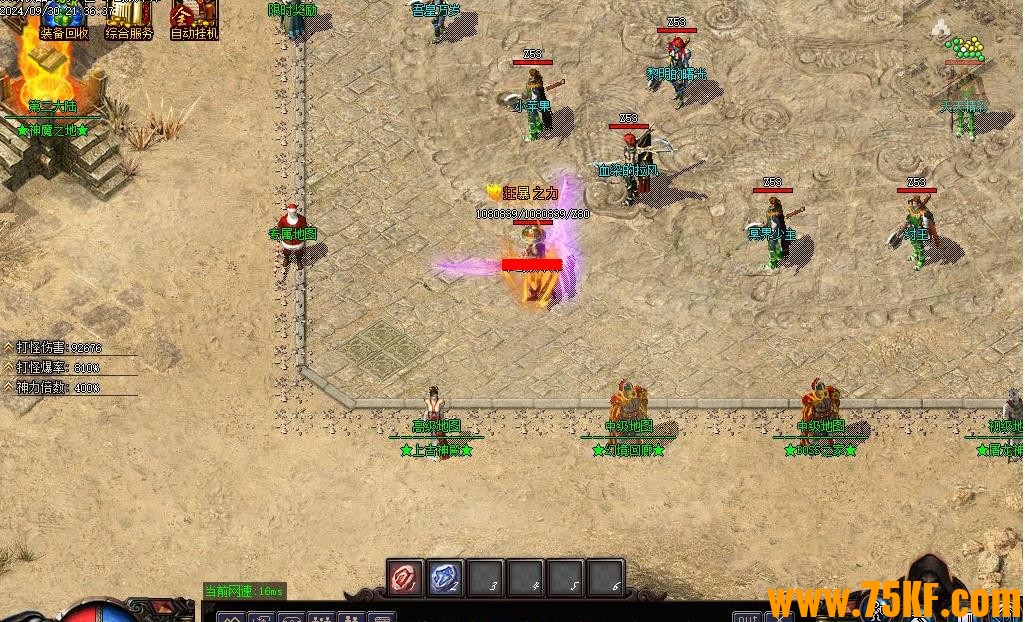Use the blue crystal in hotbar slot 2

(x=446, y=577)
